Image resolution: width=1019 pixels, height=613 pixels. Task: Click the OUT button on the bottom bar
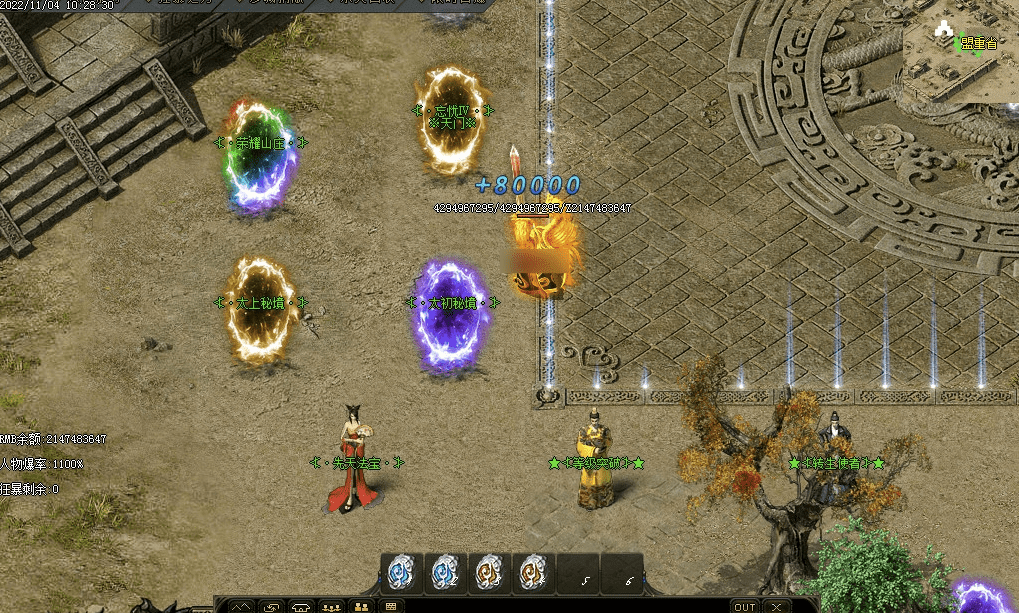pos(744,606)
